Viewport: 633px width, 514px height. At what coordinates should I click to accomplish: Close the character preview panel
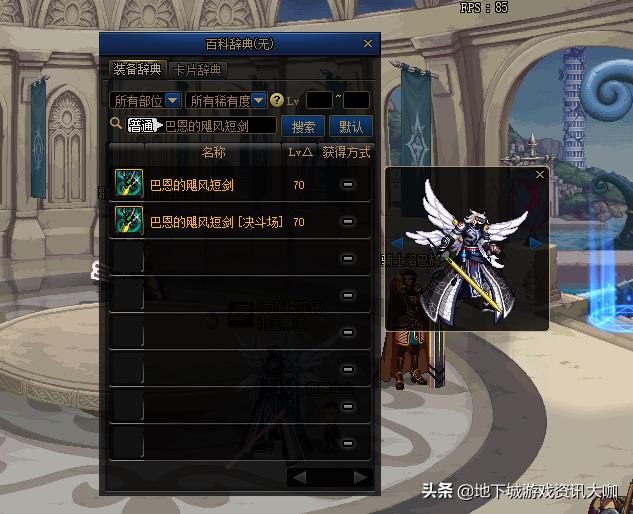[540, 175]
